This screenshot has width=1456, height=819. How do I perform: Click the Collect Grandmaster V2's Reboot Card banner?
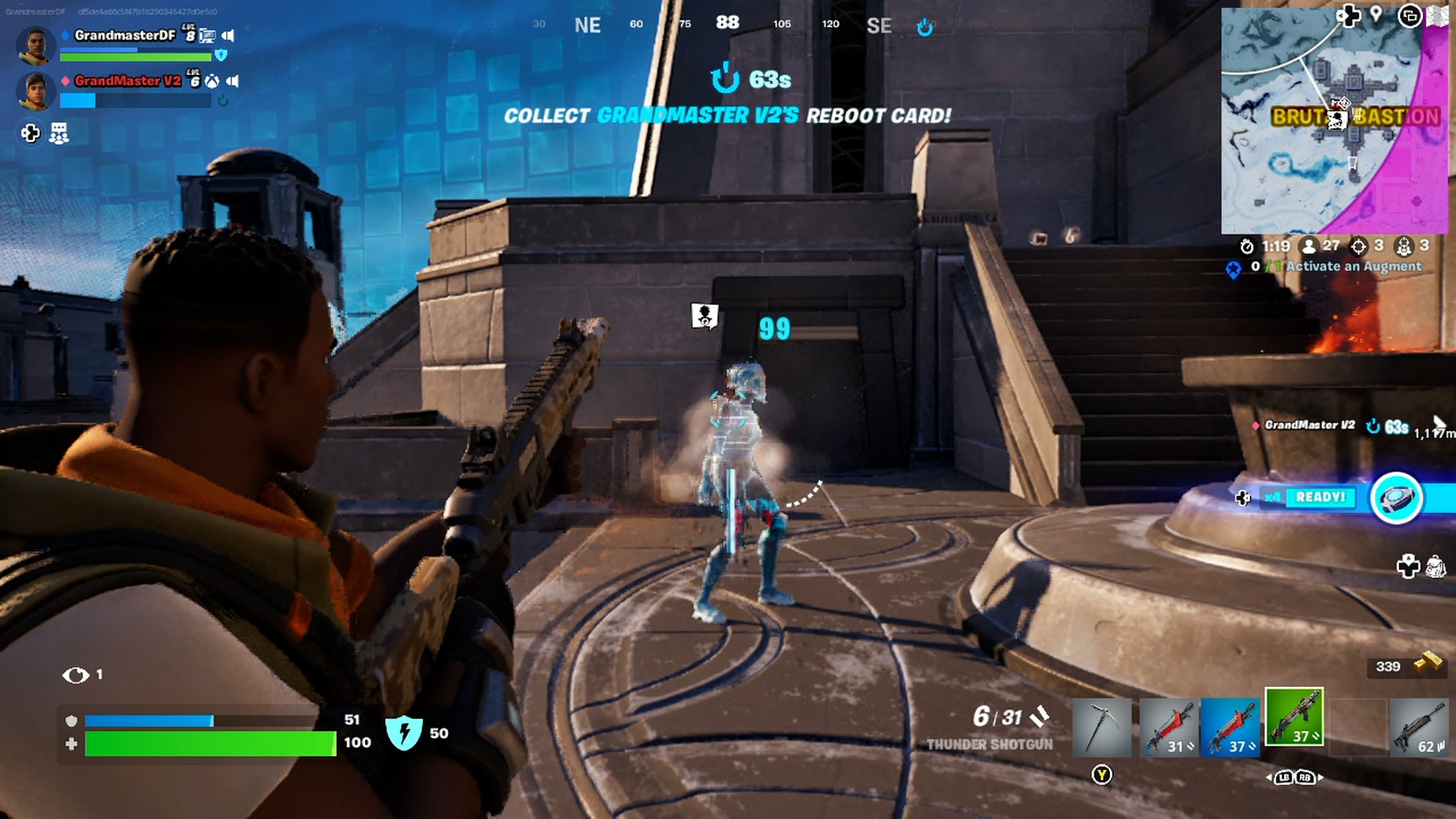tap(728, 116)
